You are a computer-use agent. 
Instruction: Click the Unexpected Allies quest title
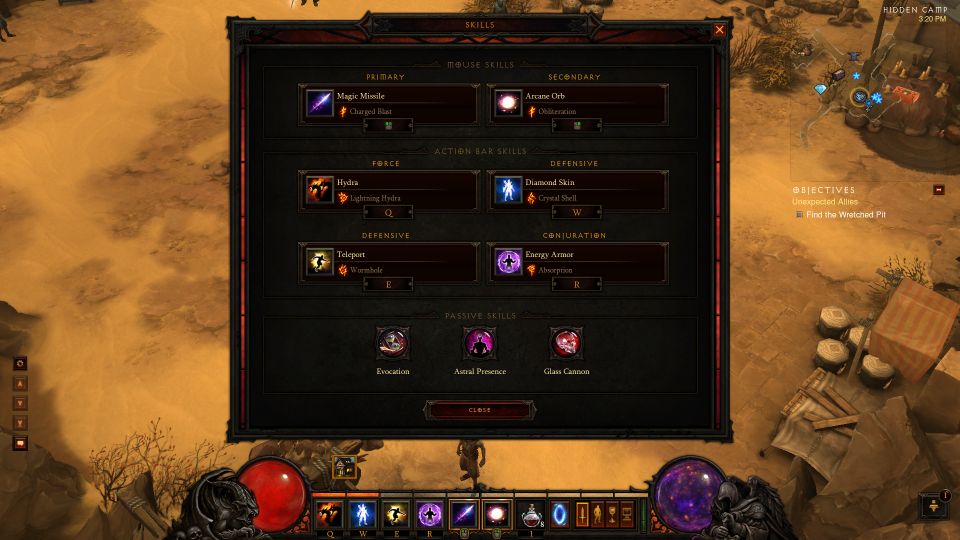[824, 202]
